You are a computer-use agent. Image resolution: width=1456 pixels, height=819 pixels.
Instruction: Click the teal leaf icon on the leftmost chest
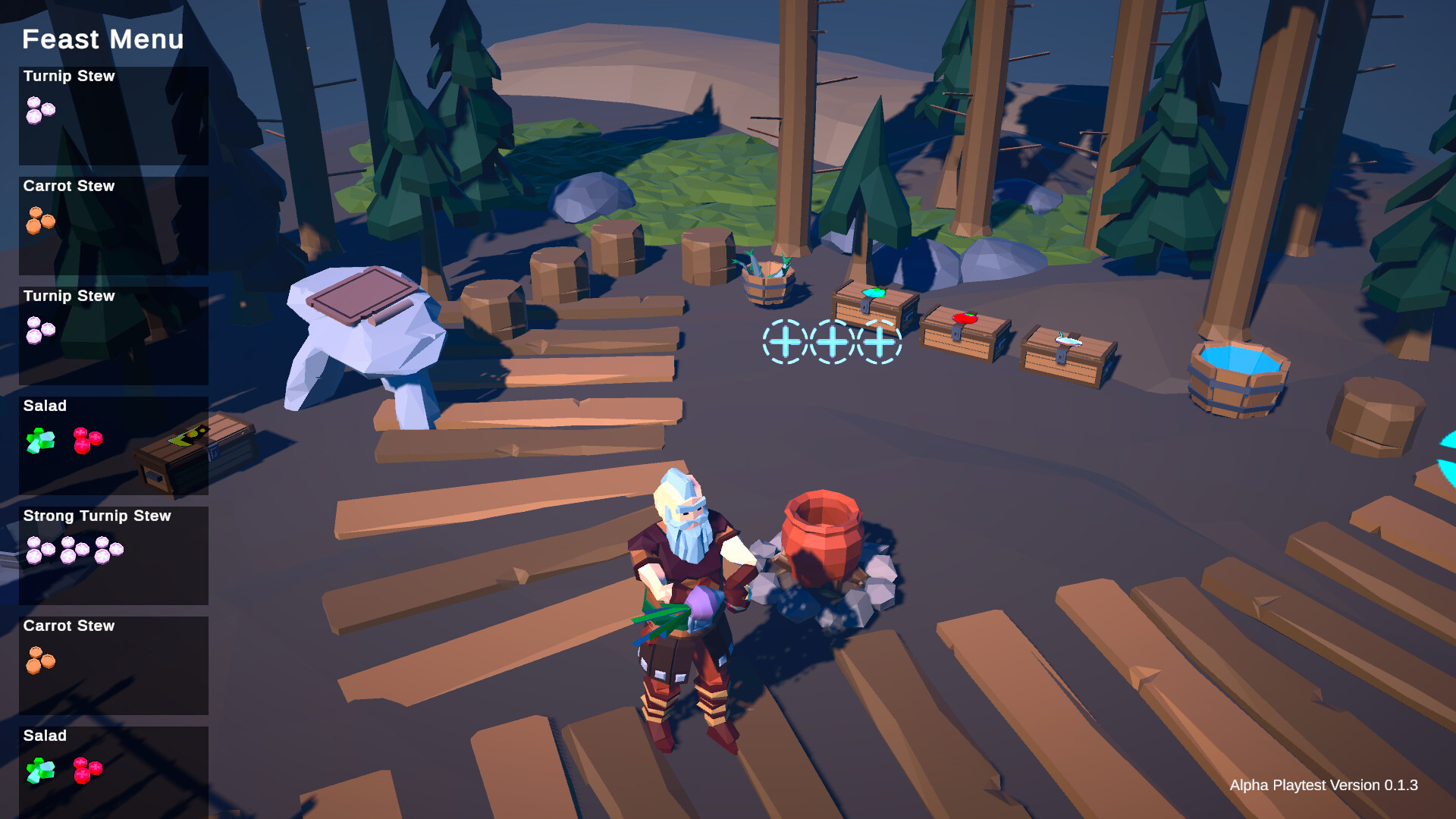click(x=874, y=294)
